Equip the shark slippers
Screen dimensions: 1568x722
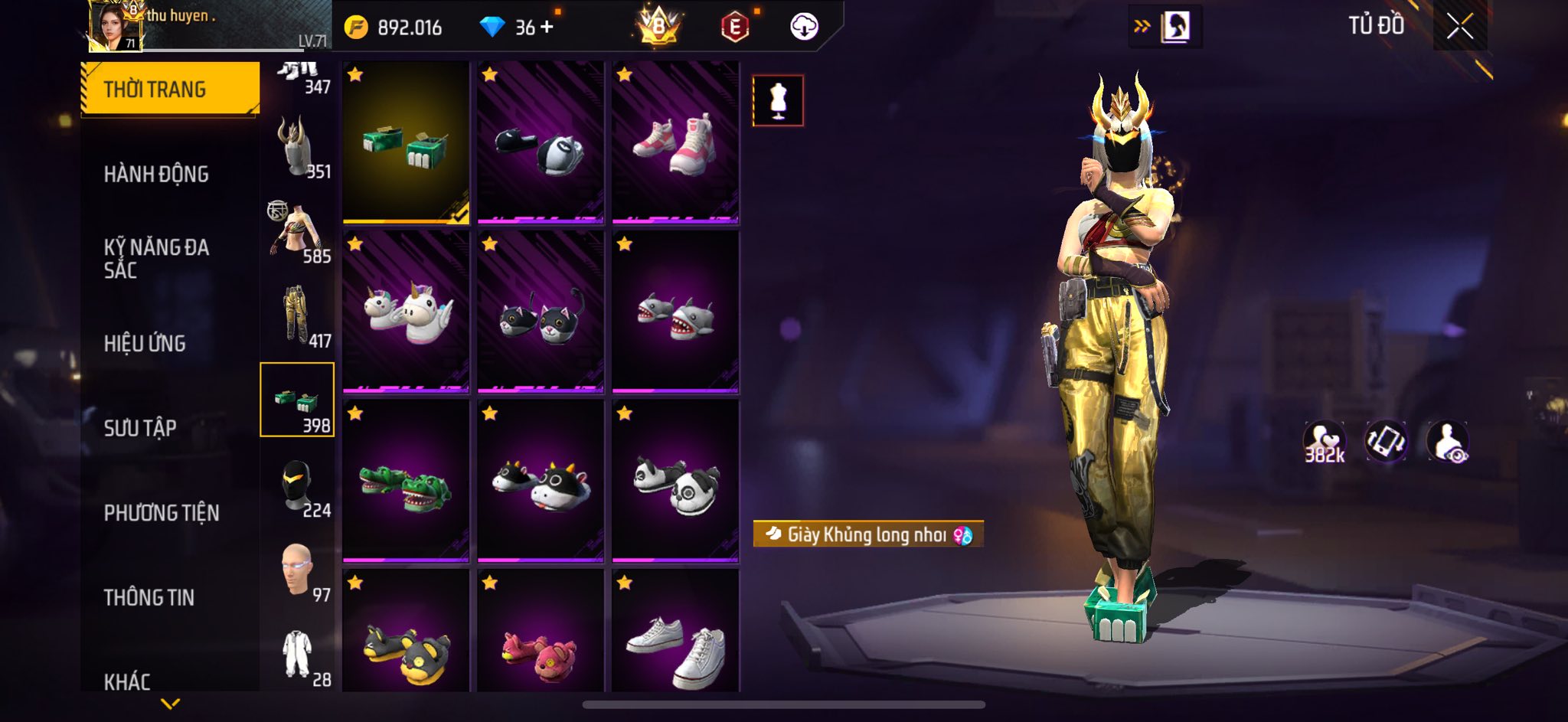675,312
